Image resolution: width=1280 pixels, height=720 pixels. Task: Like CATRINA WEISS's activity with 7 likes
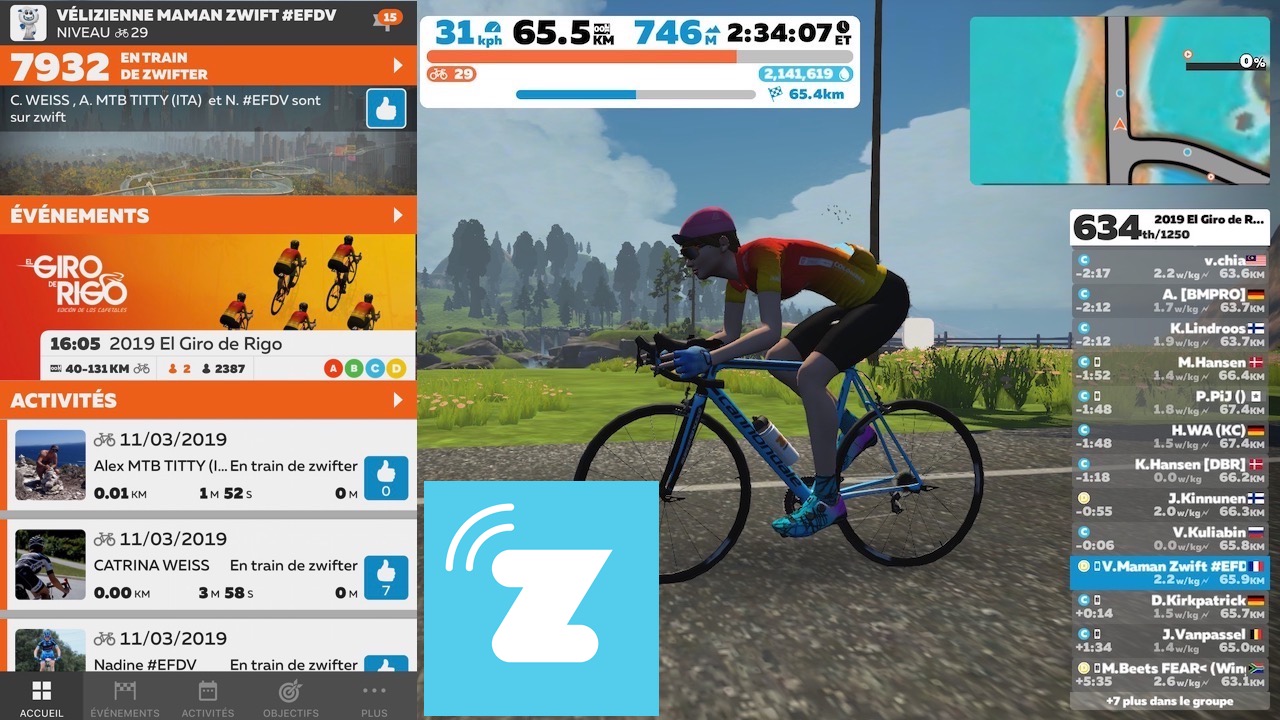tap(385, 578)
